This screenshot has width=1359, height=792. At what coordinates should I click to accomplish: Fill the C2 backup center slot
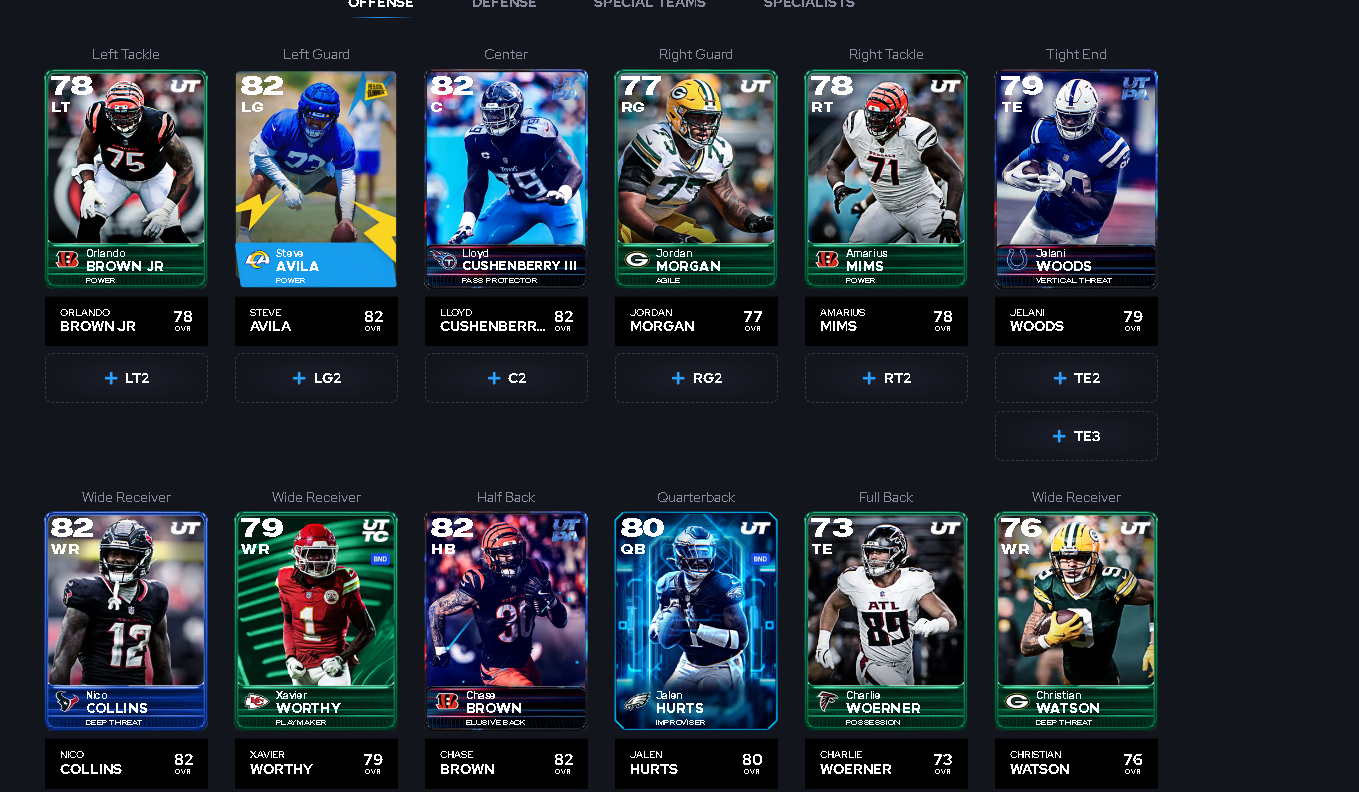click(x=506, y=378)
